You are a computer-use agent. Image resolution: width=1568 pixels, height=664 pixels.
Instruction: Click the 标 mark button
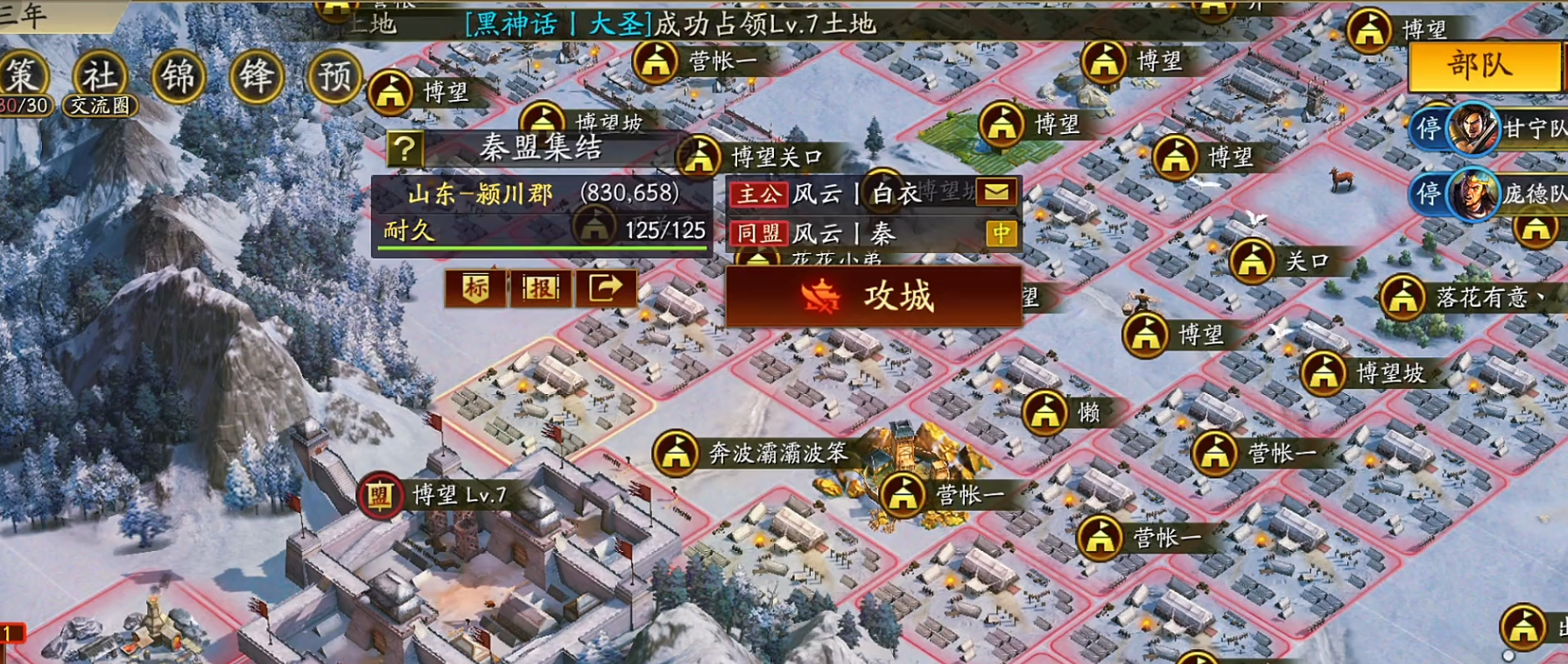coord(474,290)
